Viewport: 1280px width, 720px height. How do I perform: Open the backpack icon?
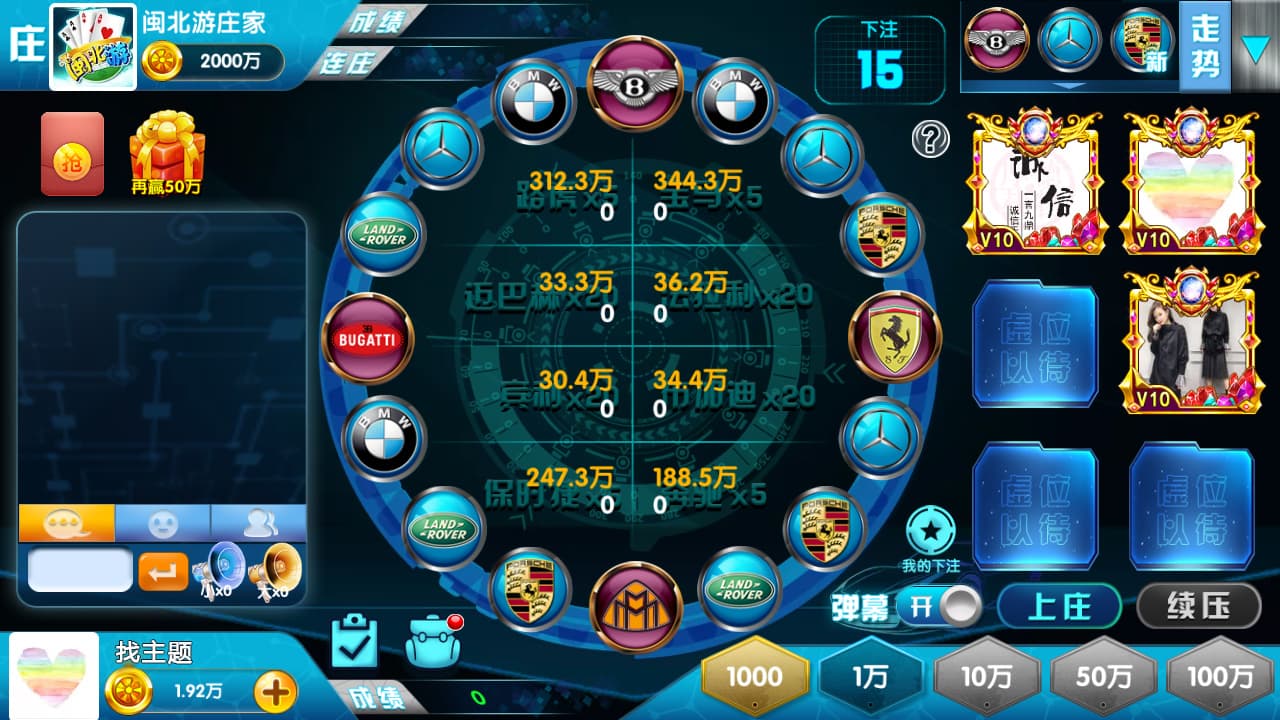434,641
